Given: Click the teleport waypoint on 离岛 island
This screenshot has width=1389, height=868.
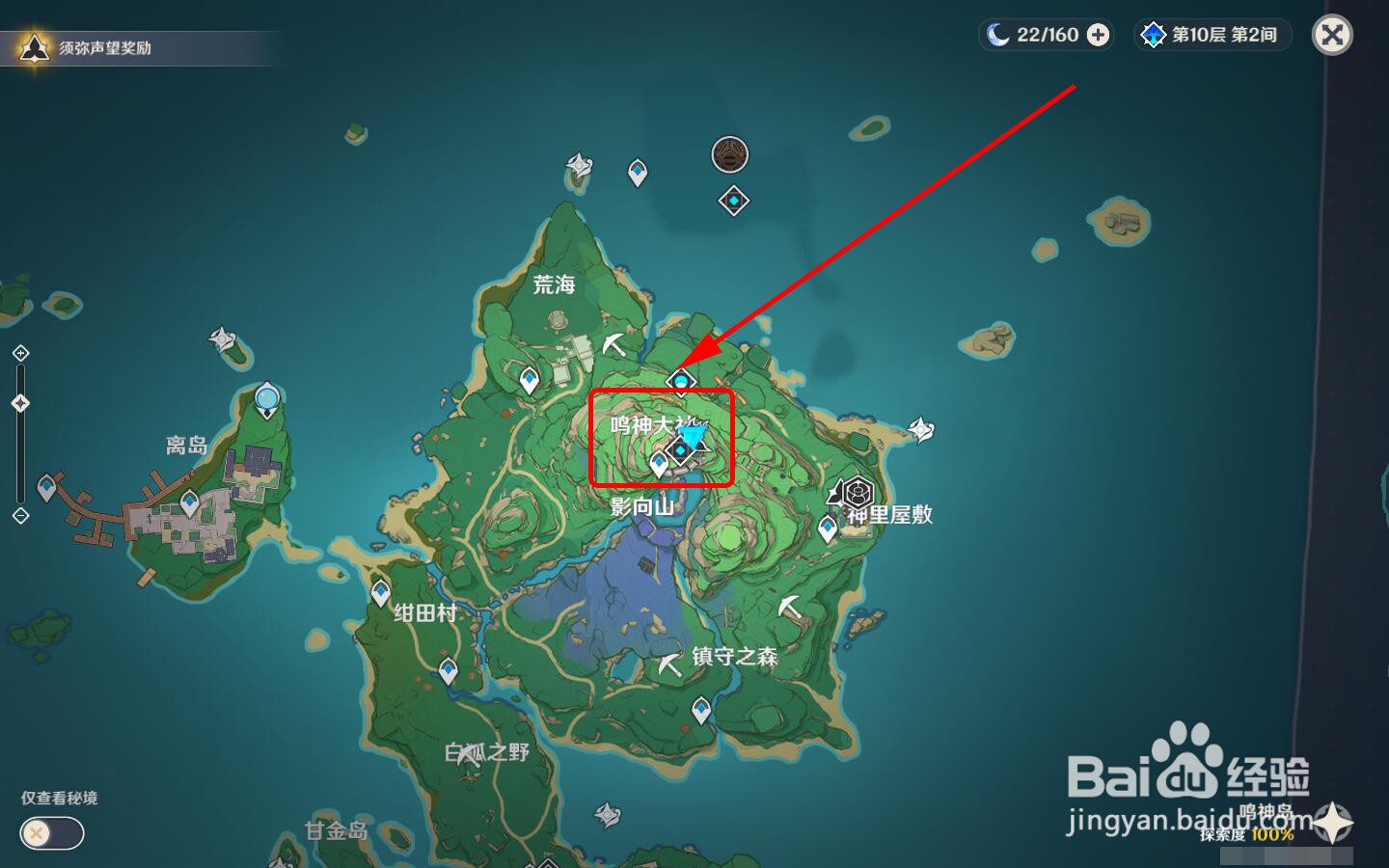Looking at the screenshot, I should coord(188,502).
